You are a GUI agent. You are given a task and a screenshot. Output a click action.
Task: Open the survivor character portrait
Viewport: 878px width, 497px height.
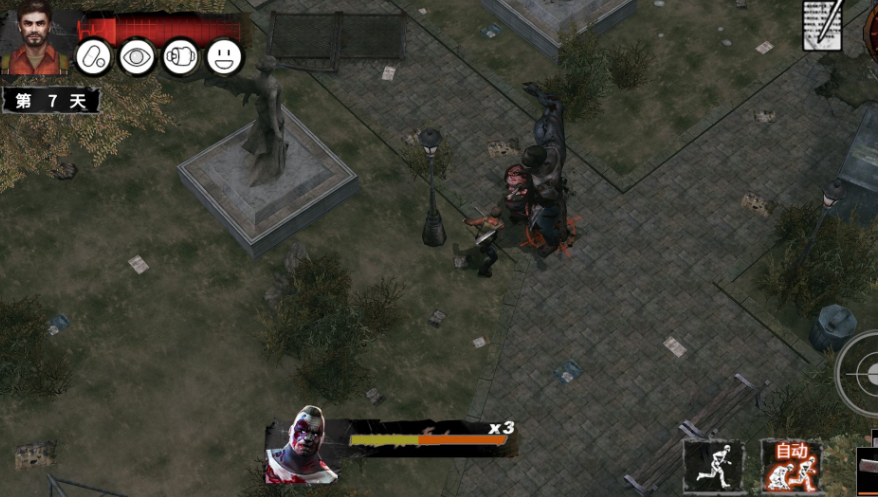click(37, 38)
